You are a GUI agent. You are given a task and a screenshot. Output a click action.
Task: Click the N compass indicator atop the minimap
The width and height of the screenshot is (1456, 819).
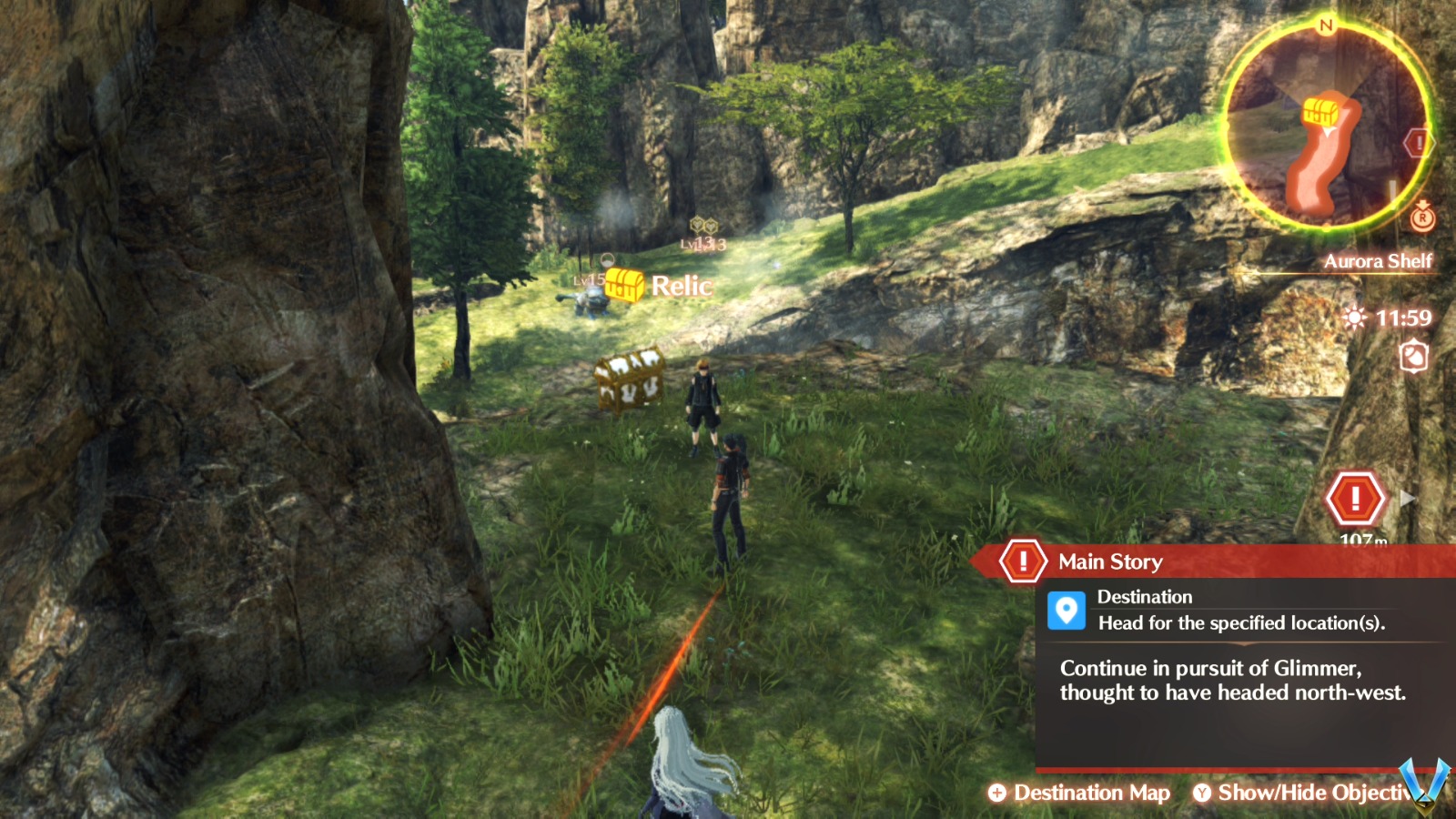coord(1325,24)
